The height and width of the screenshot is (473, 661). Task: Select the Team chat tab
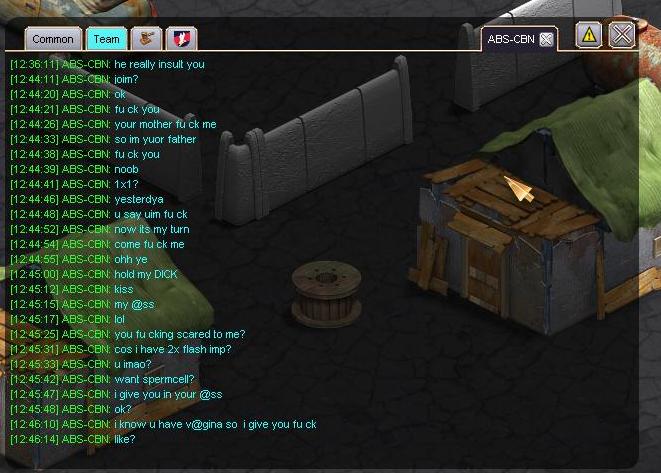(x=106, y=39)
